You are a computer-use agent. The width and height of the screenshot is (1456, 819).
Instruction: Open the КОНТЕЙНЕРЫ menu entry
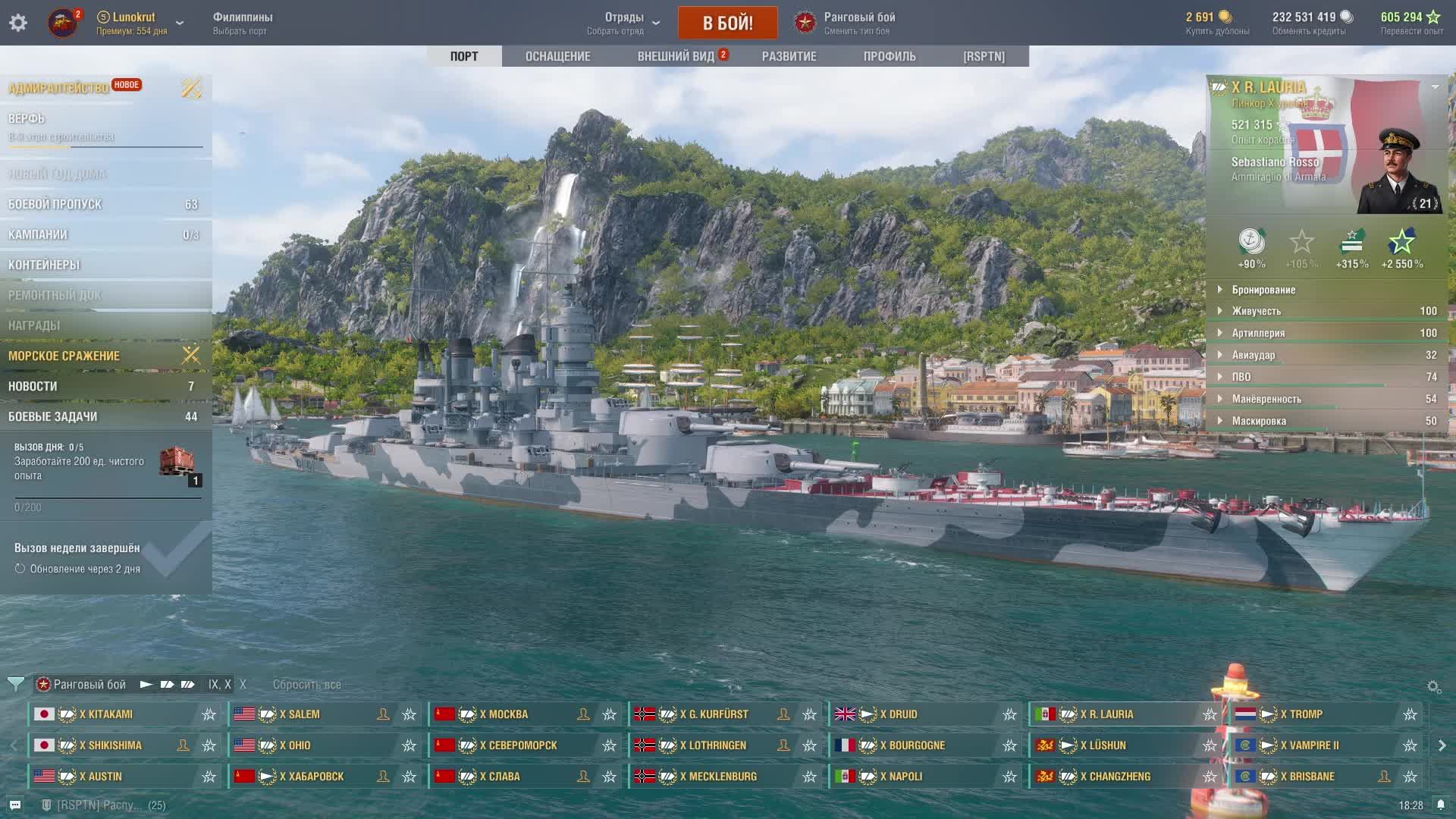pyautogui.click(x=44, y=265)
